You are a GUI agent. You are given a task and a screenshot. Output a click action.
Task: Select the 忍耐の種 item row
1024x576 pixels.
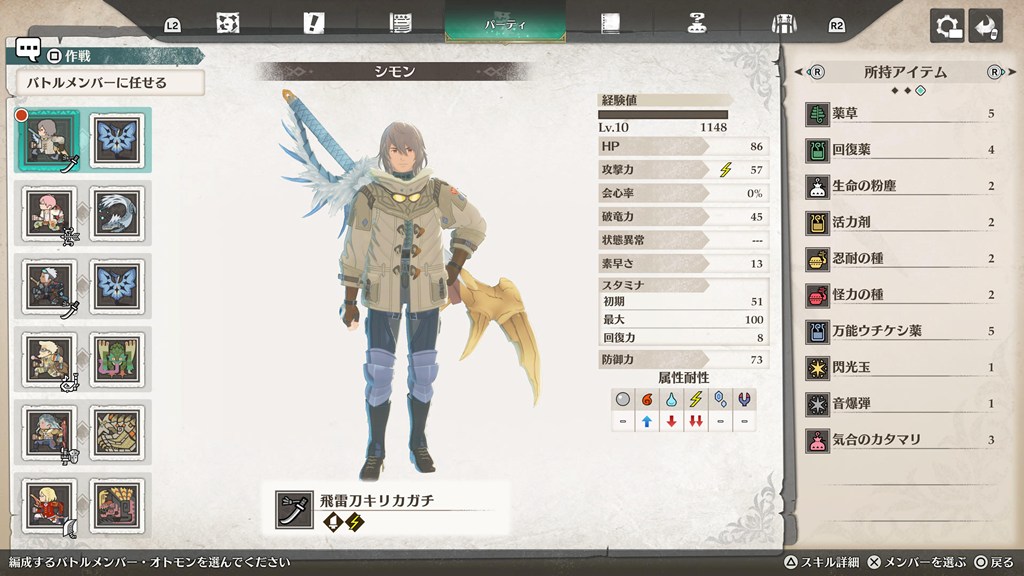click(x=900, y=258)
